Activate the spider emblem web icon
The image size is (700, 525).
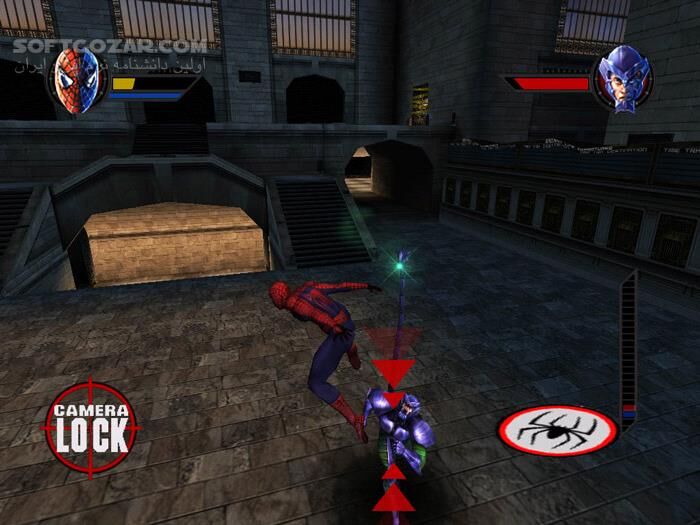tap(557, 430)
